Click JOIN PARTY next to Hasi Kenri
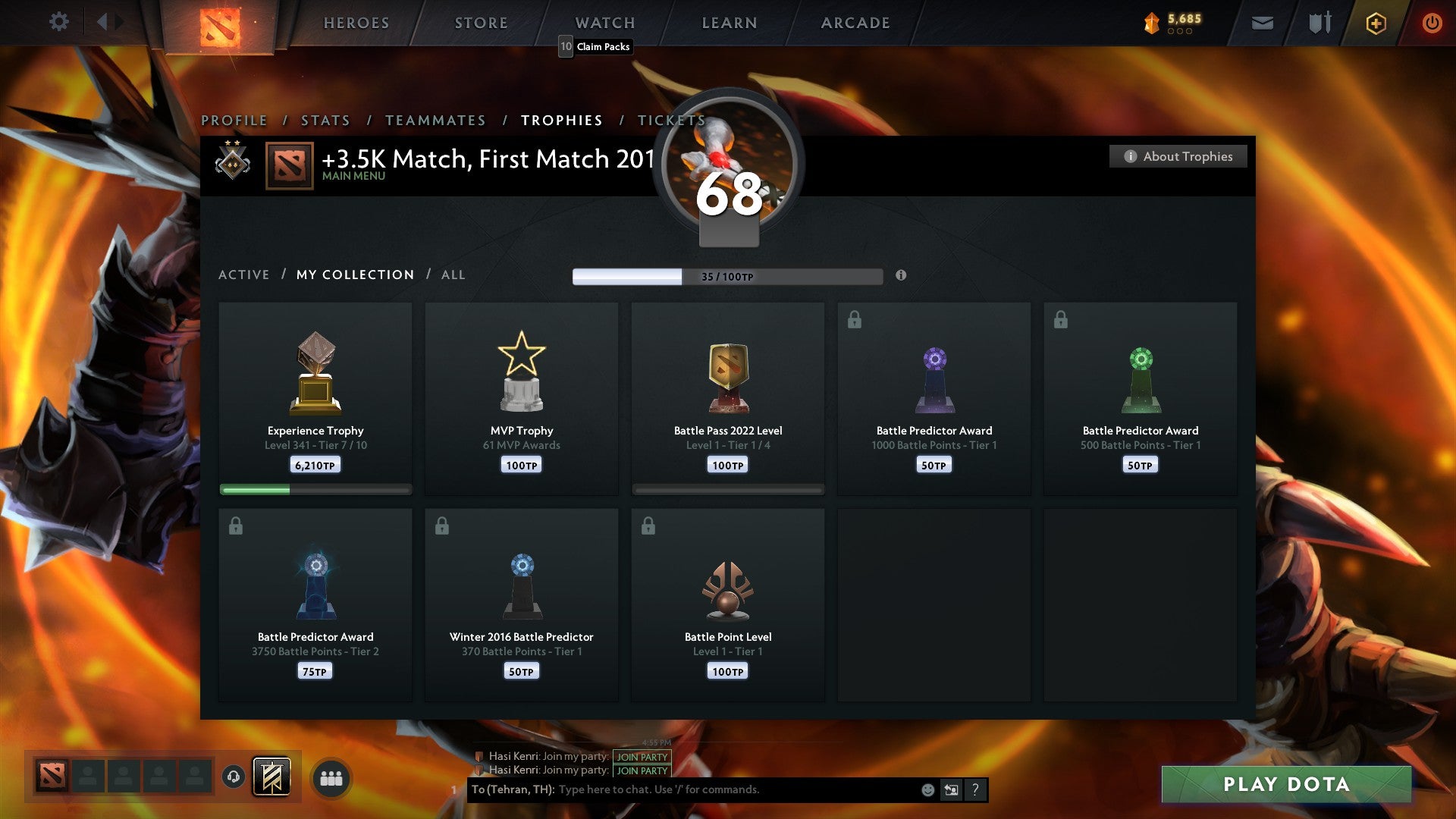1456x819 pixels. click(x=641, y=757)
